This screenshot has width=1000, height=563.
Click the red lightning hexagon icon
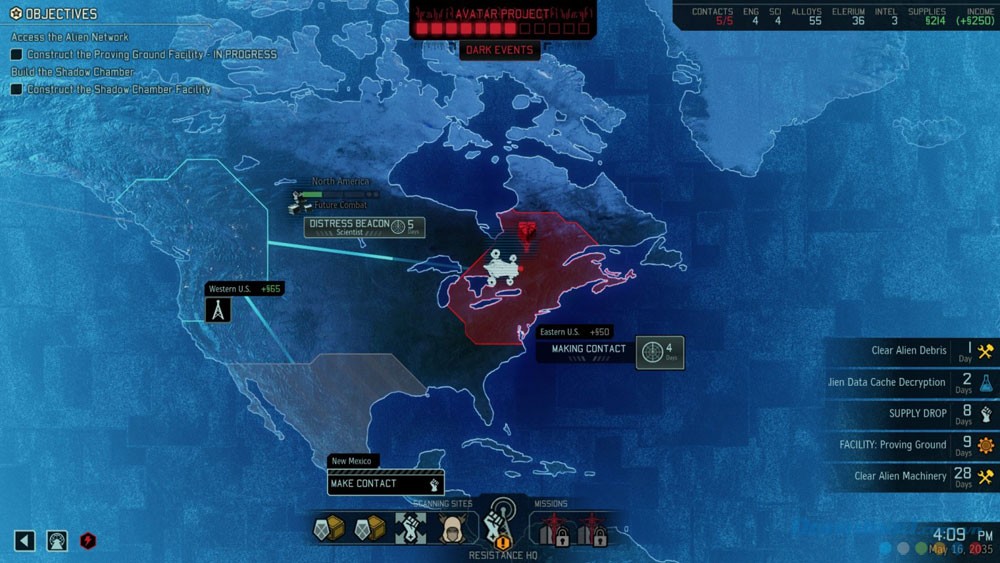point(88,541)
